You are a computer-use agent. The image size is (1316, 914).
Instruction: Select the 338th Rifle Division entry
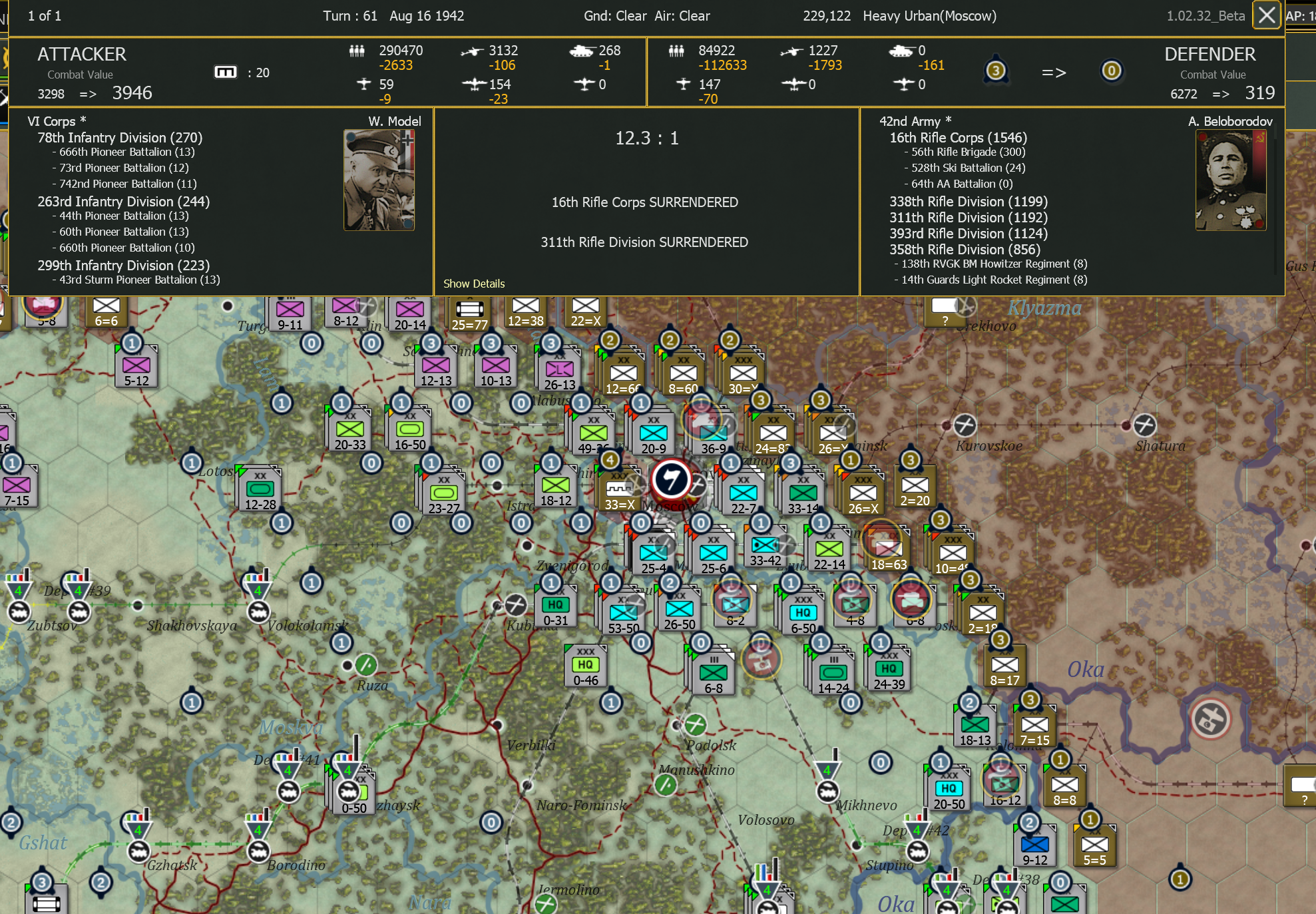tap(969, 201)
